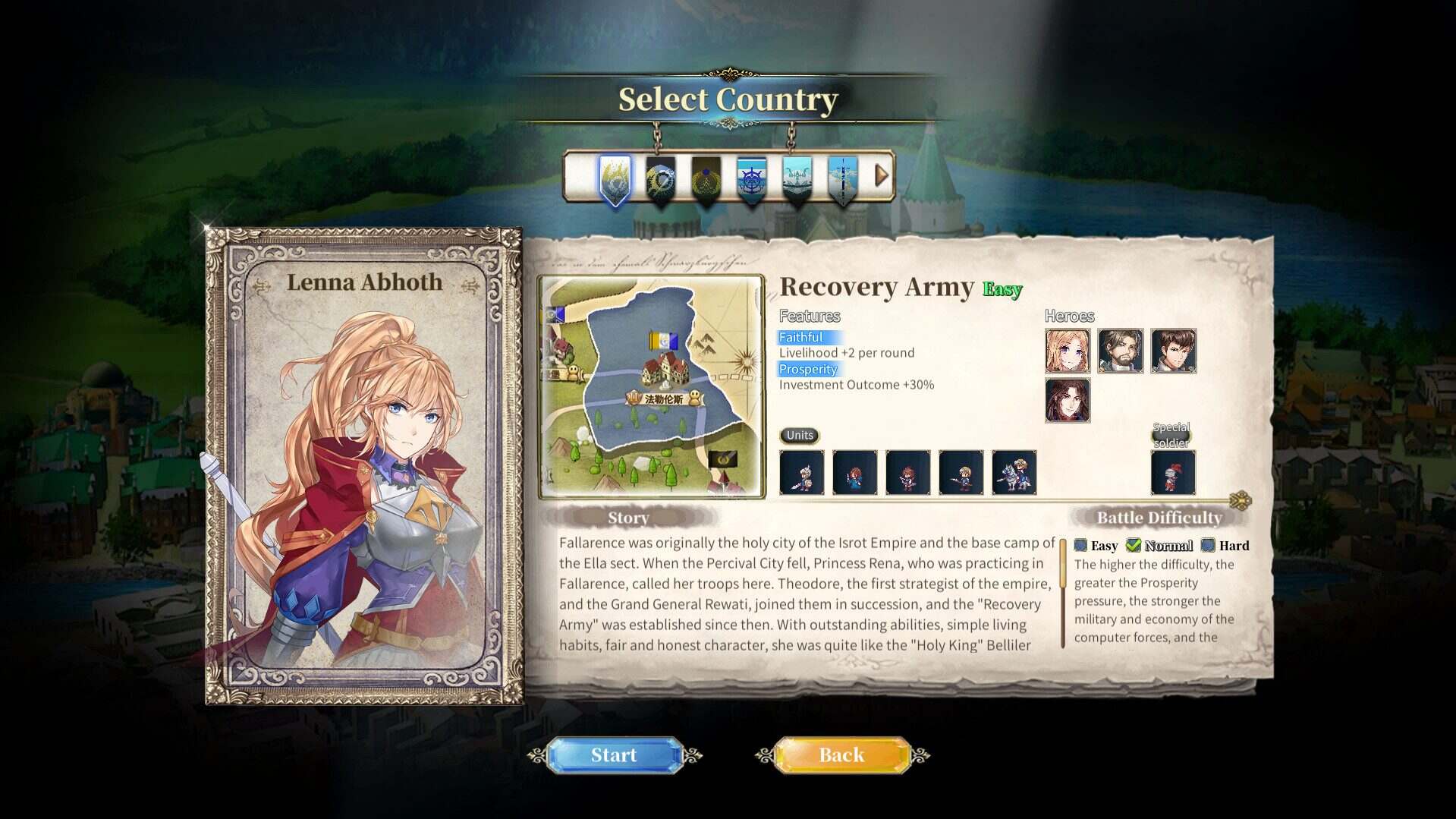Uncheck the Normal battle difficulty option
Screen dimensions: 1456x819
pyautogui.click(x=1134, y=545)
